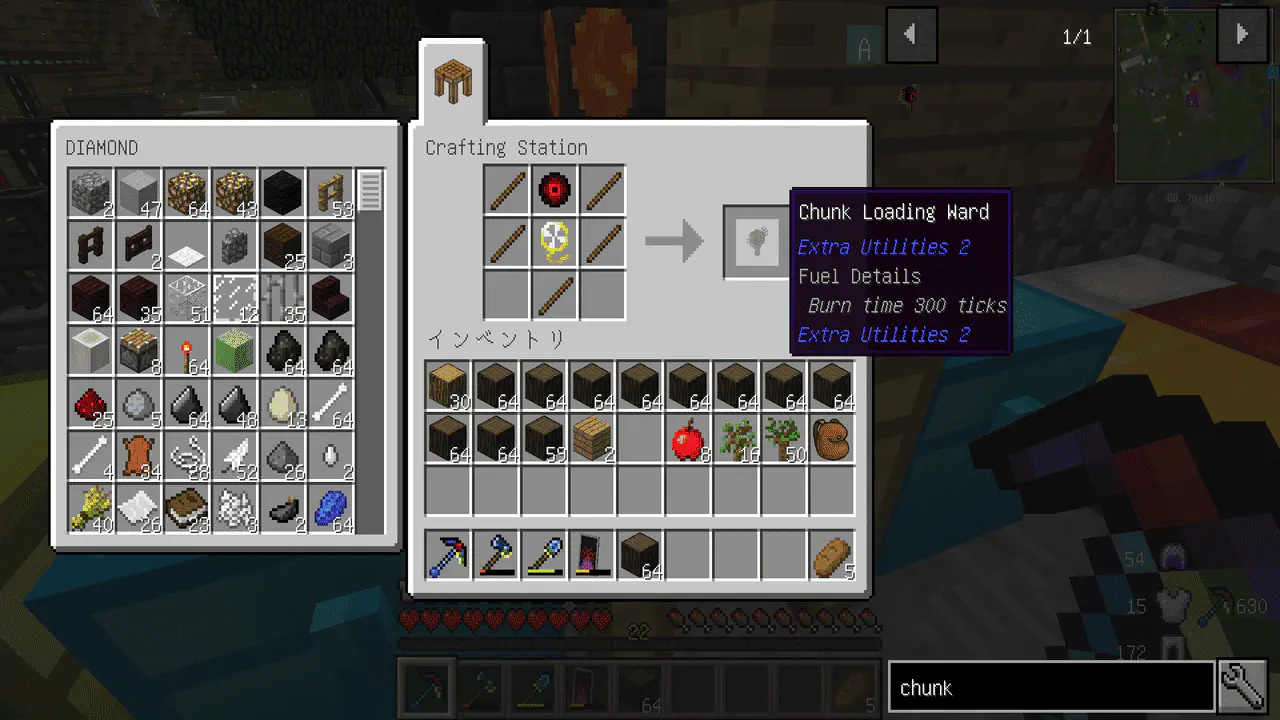This screenshot has height=720, width=1280.
Task: Go to the previous JEI page
Action: (911, 35)
